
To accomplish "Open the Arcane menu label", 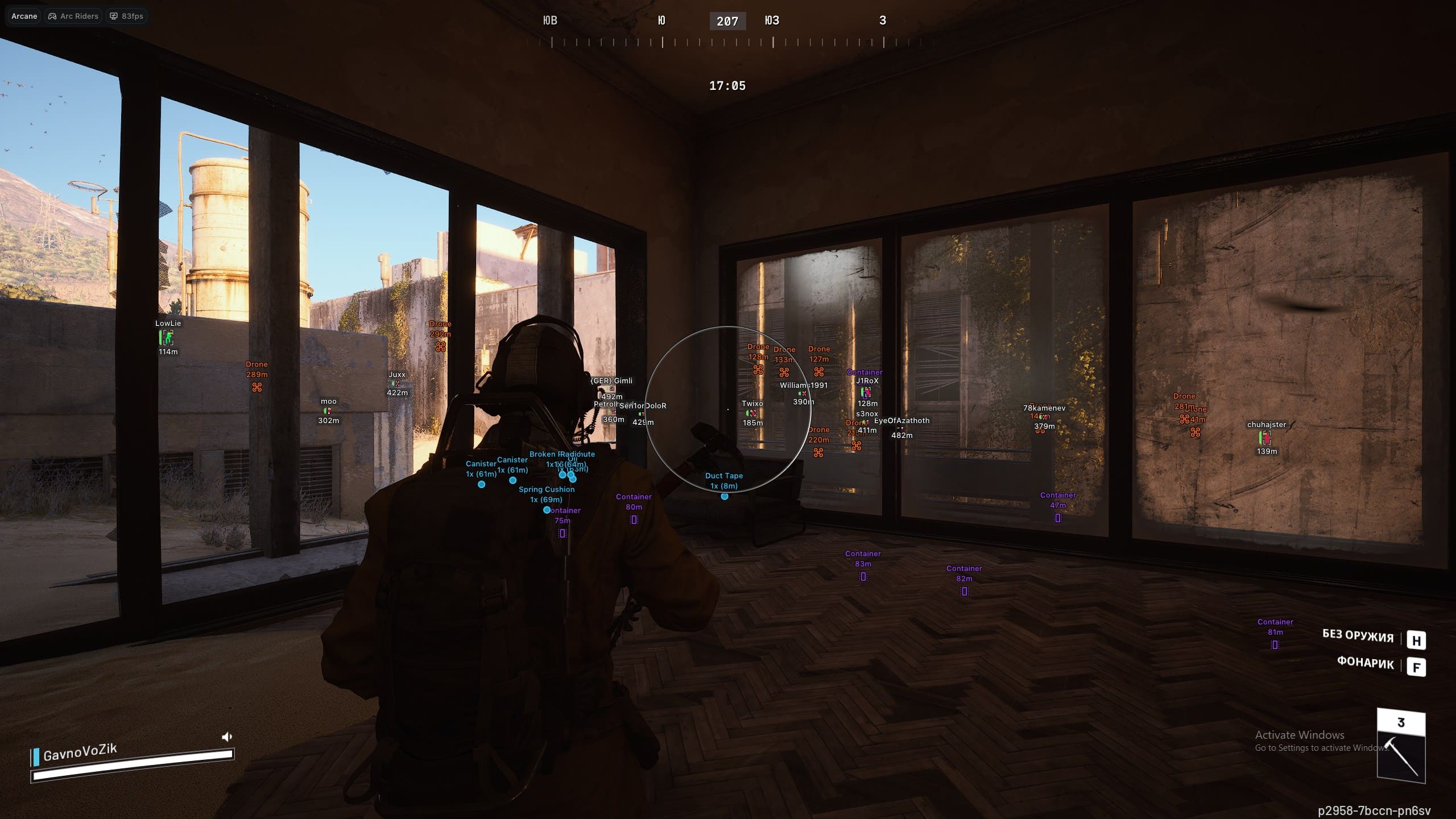I will (x=24, y=16).
